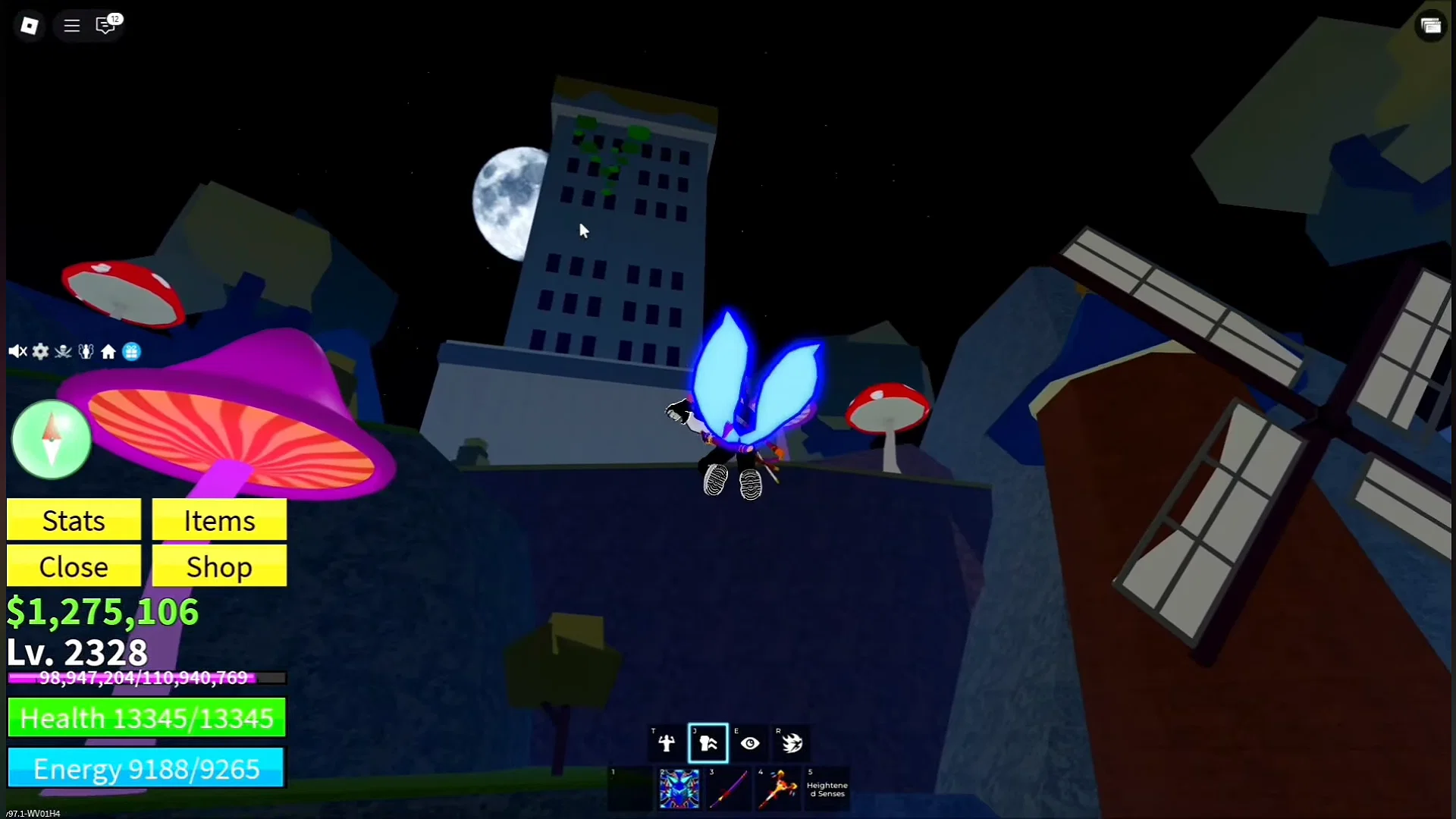Toggle the E Observation eye ability

(x=749, y=743)
